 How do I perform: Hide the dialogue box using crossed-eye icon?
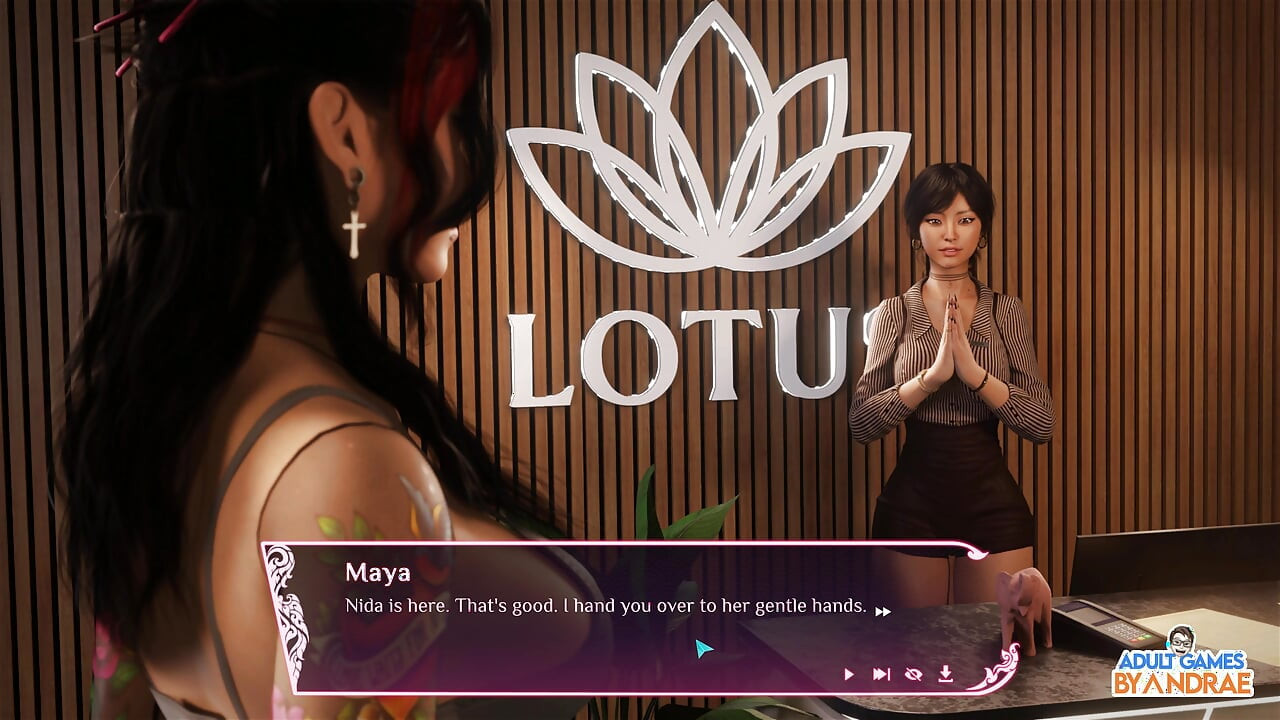point(913,675)
